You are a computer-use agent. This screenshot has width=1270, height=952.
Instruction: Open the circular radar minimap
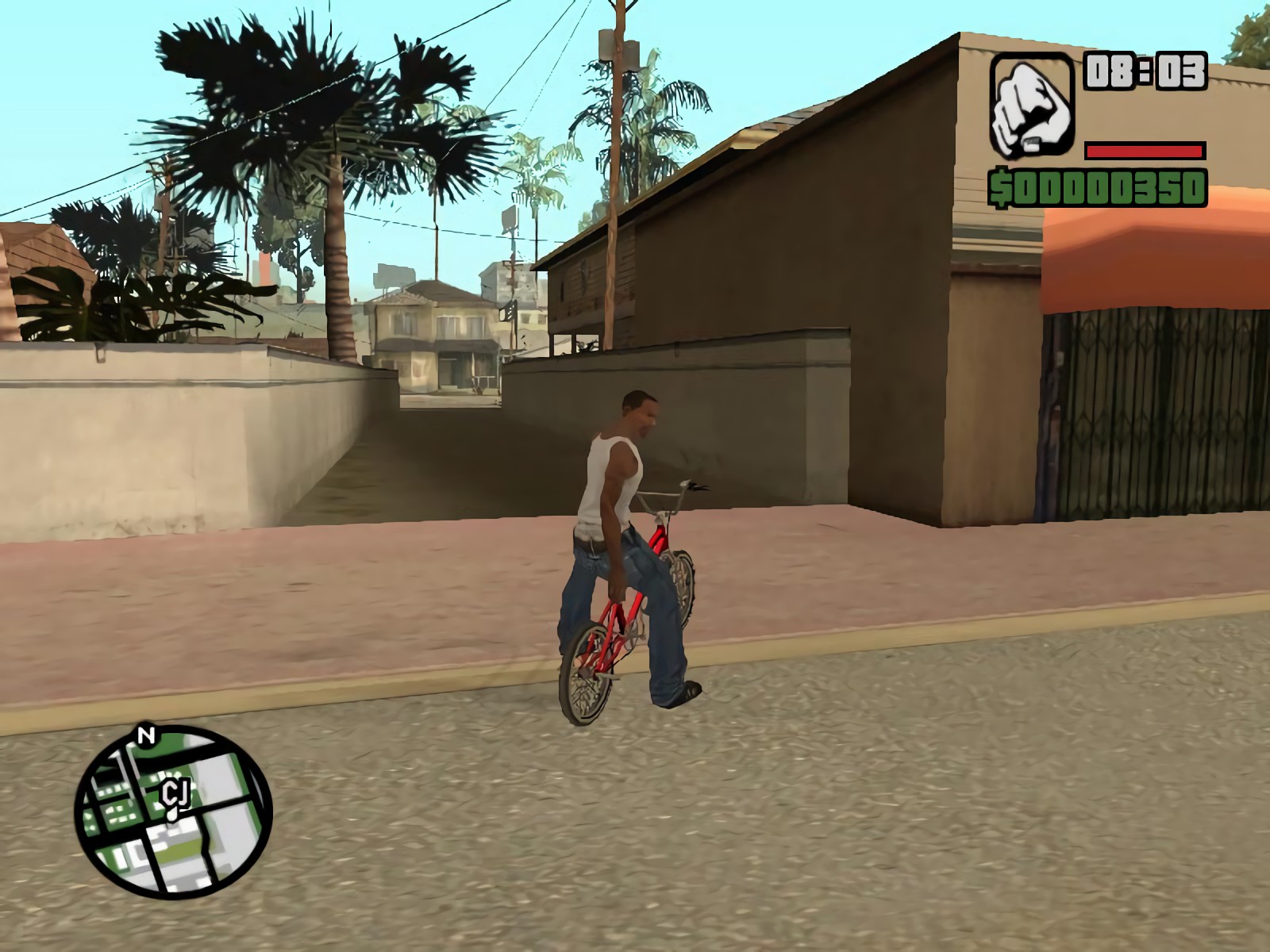pos(174,812)
